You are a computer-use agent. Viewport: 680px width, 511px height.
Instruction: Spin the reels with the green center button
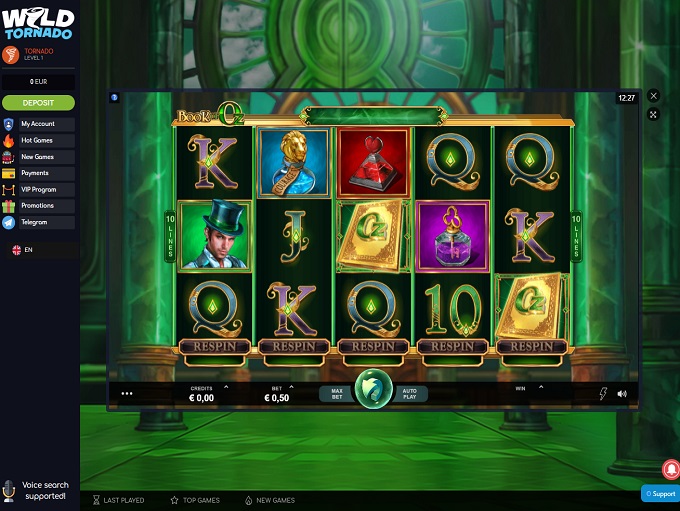tap(373, 392)
